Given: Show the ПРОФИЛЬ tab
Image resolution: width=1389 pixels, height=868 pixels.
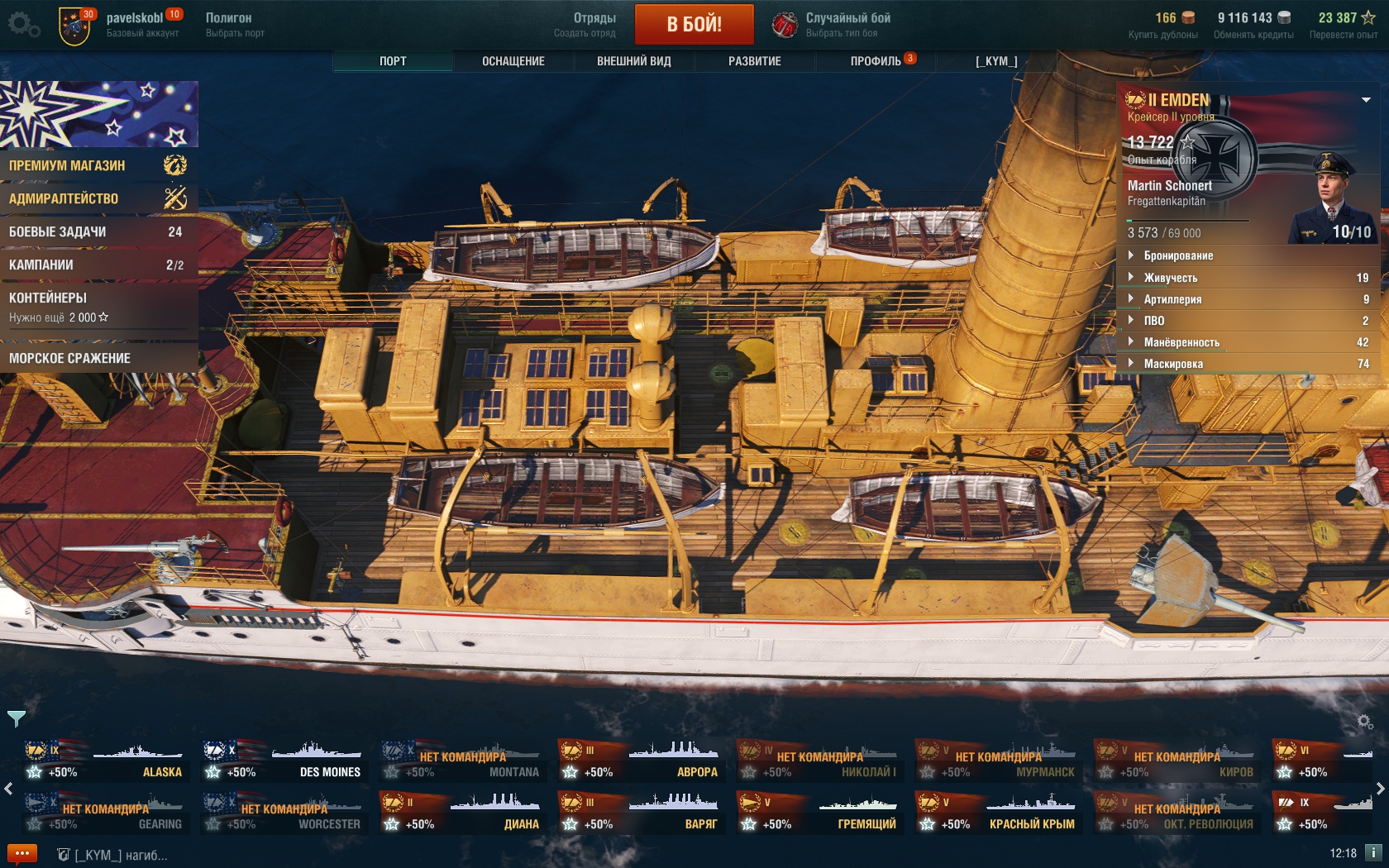Looking at the screenshot, I should [876, 61].
